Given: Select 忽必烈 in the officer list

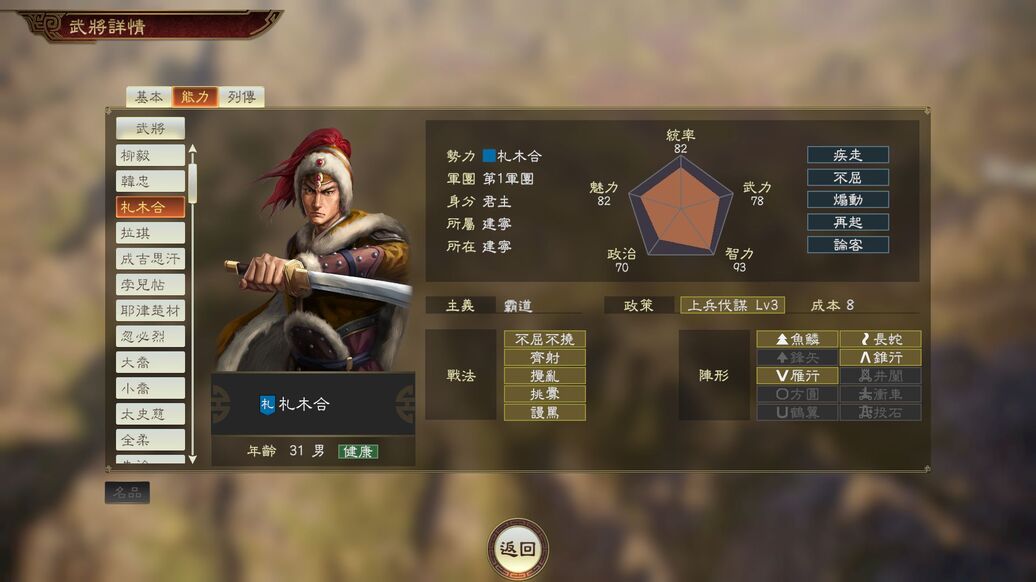Looking at the screenshot, I should 150,336.
